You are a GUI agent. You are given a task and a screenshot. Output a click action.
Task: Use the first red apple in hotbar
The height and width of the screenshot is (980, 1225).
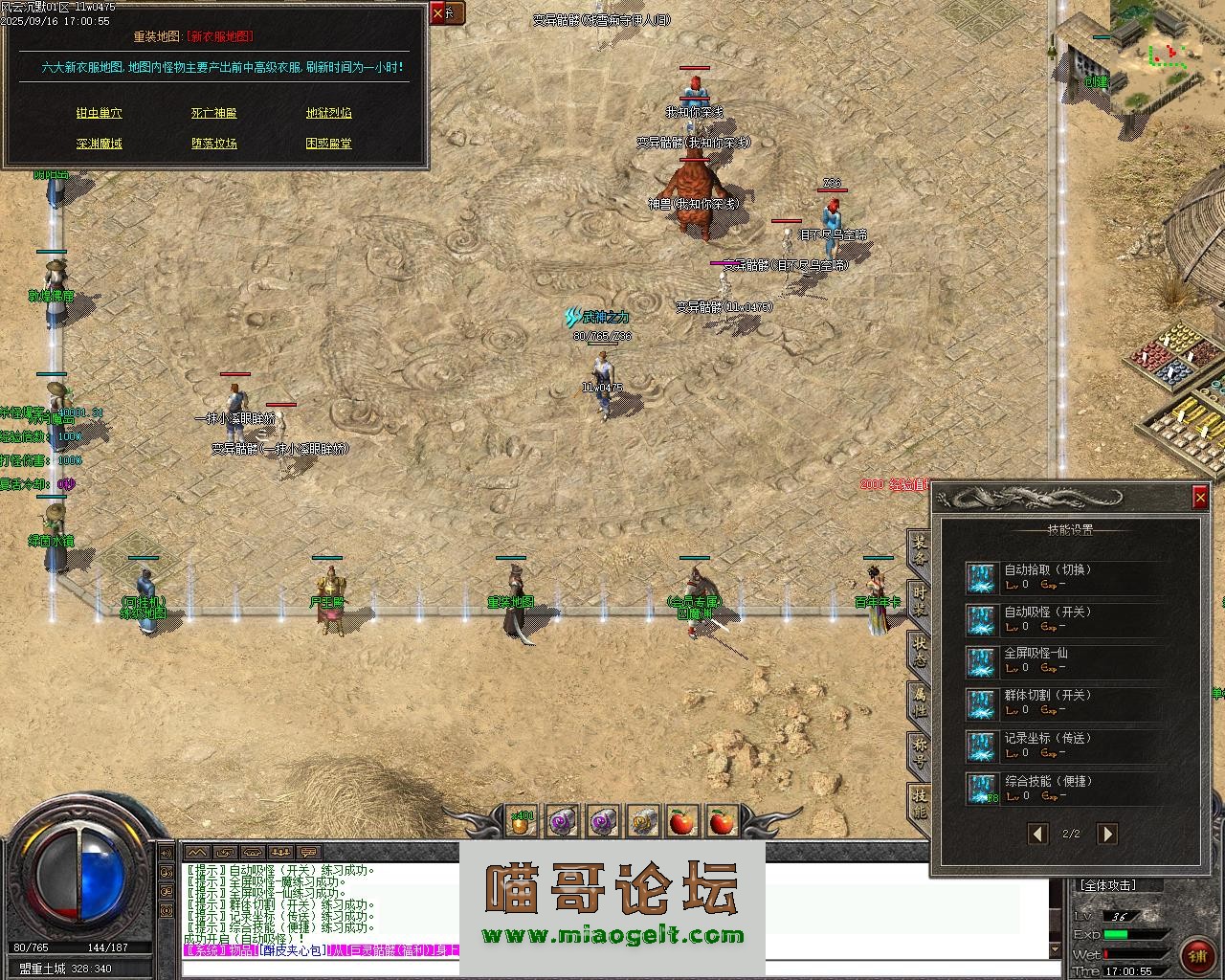click(x=681, y=821)
